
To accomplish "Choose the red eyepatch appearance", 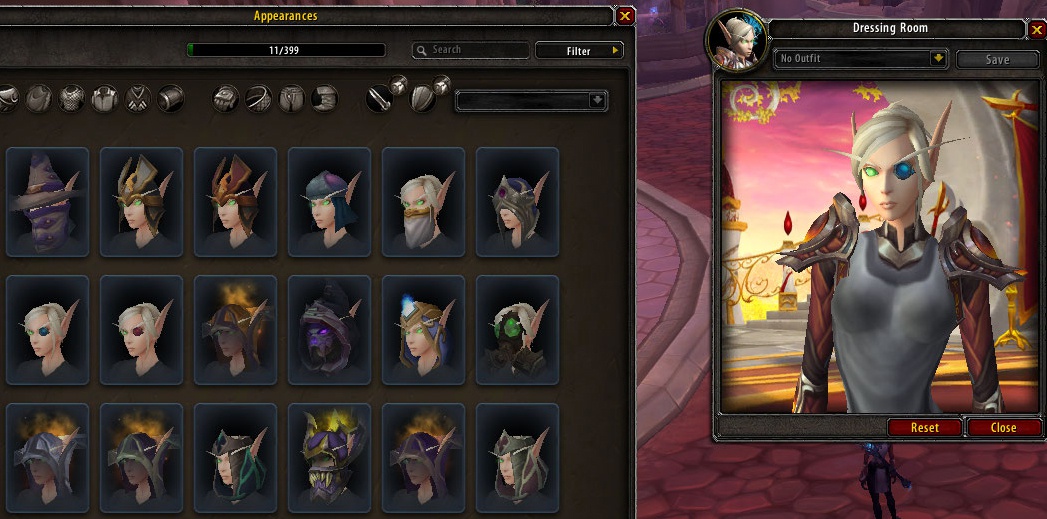I will (x=141, y=330).
